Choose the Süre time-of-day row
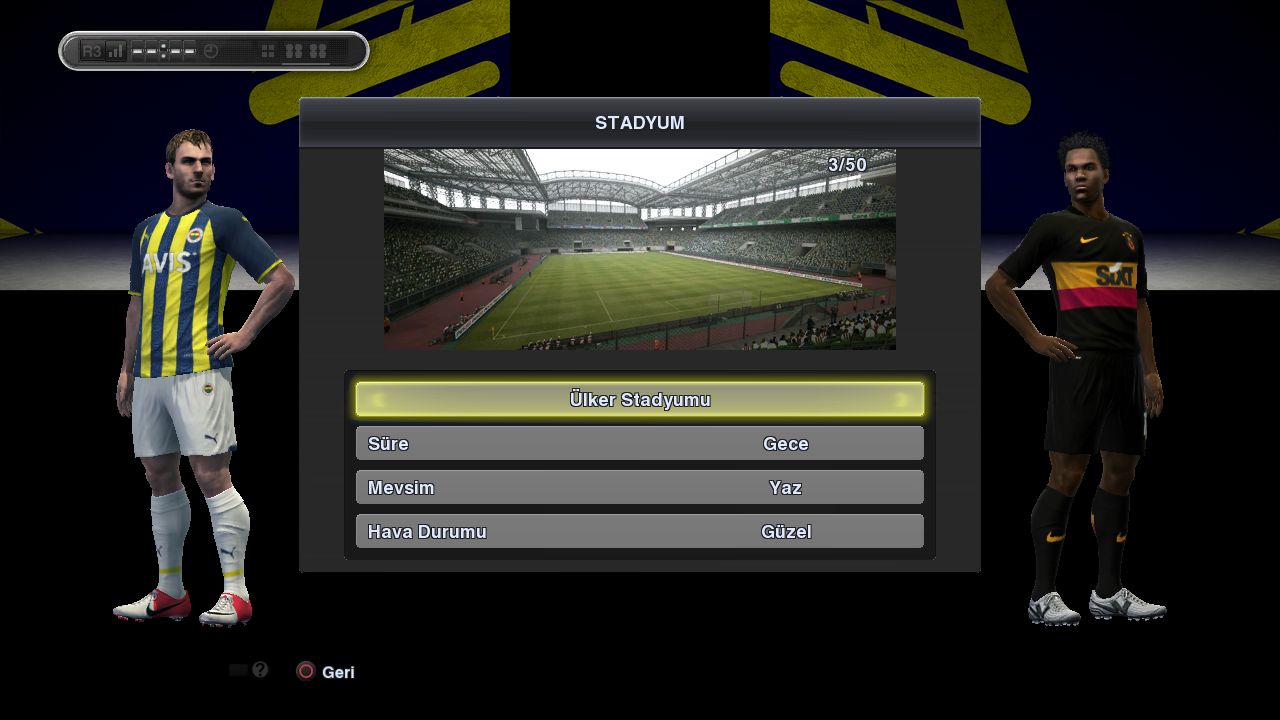This screenshot has width=1280, height=720. pos(640,444)
